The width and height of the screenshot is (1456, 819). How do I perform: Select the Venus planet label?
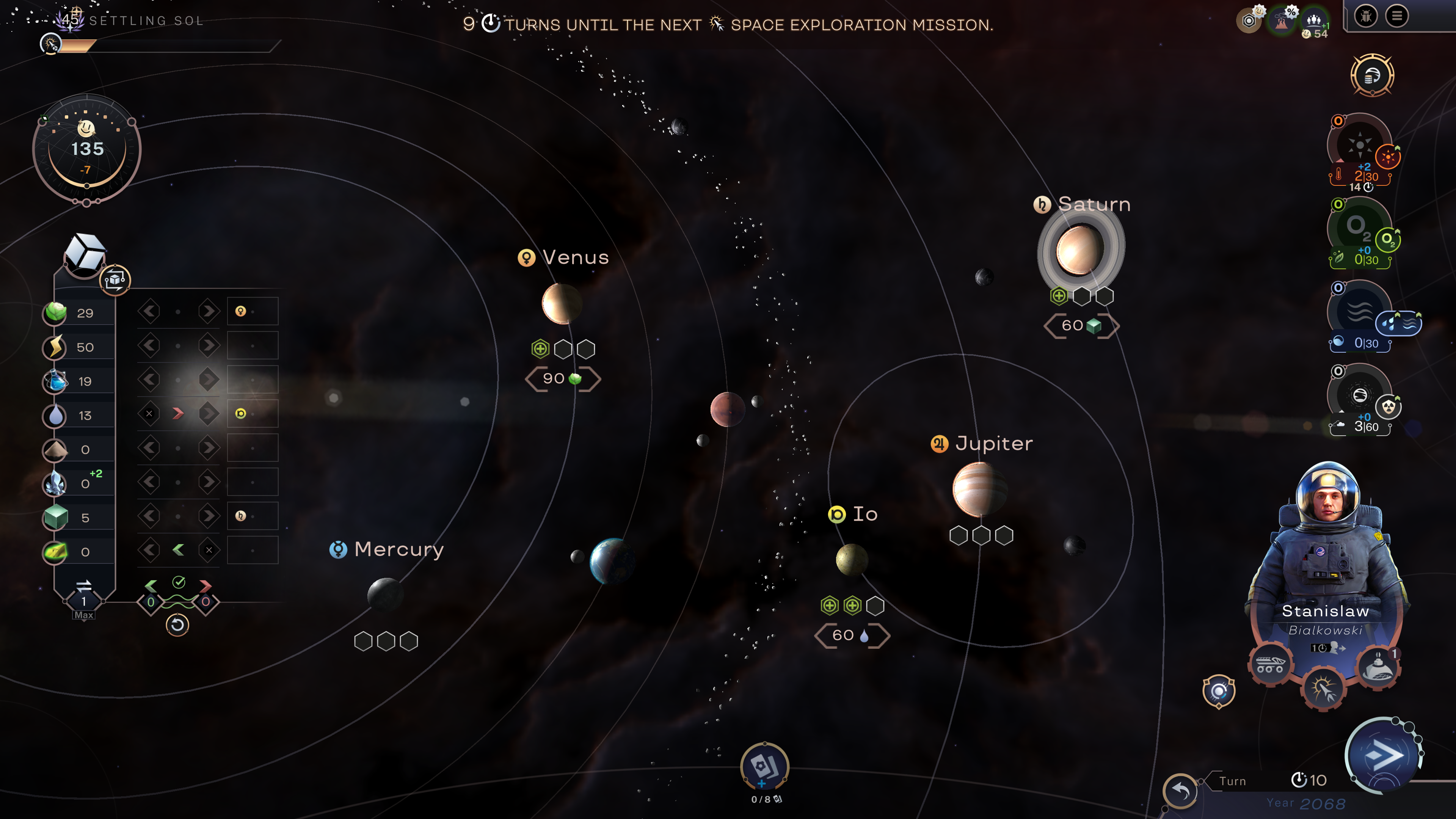(x=575, y=258)
